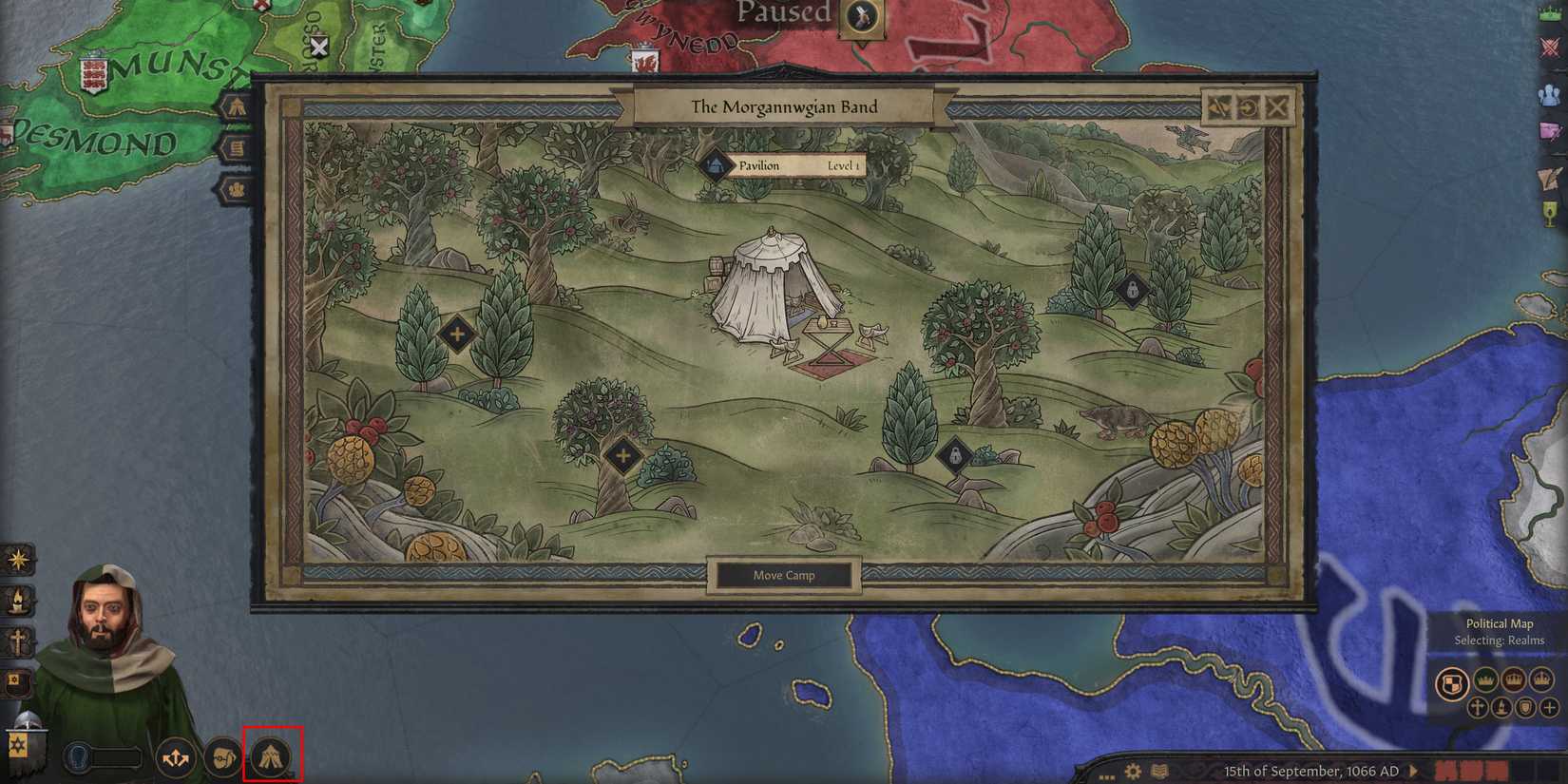
Task: Click the refresh icon in the camp window header
Action: [1248, 107]
